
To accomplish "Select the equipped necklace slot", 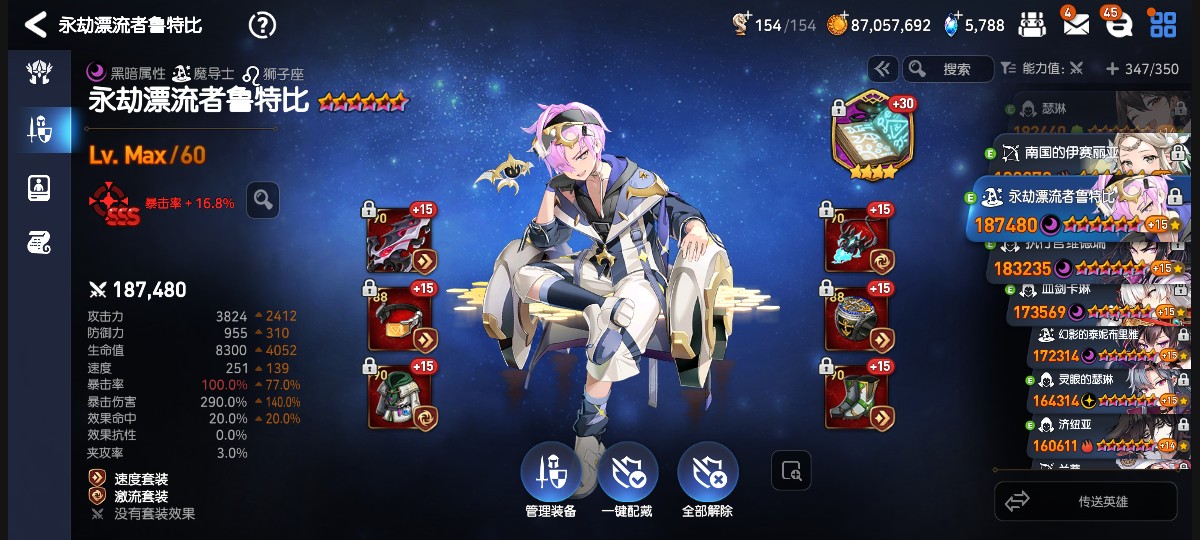I will [x=856, y=240].
